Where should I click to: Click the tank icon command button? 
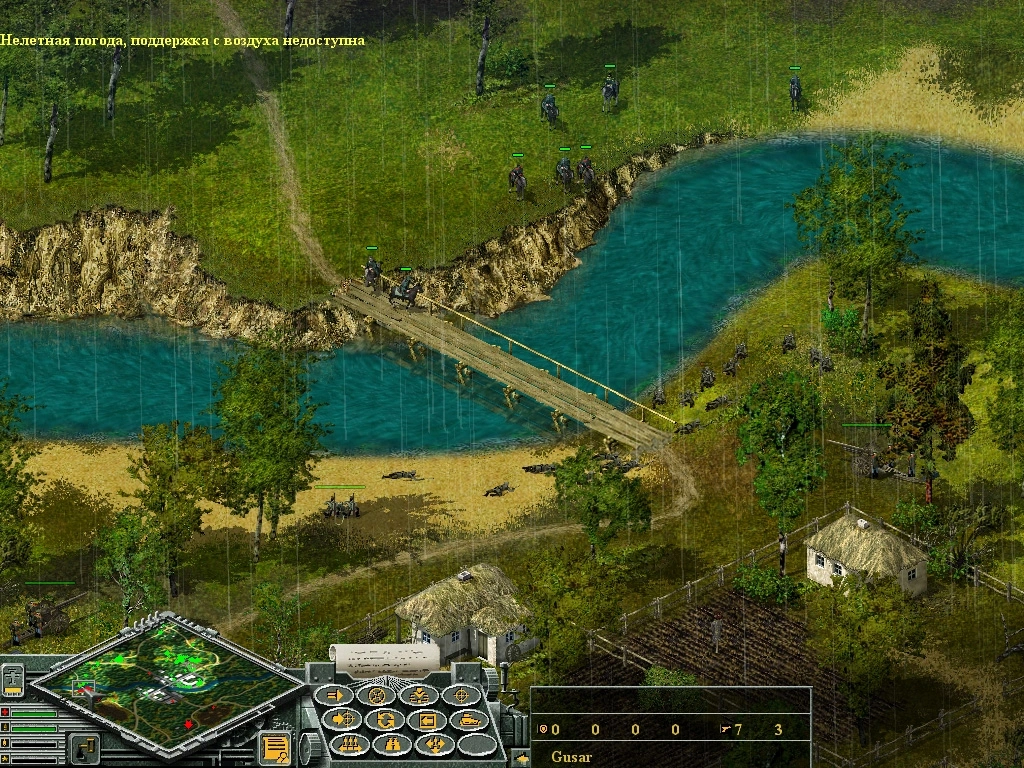click(469, 719)
